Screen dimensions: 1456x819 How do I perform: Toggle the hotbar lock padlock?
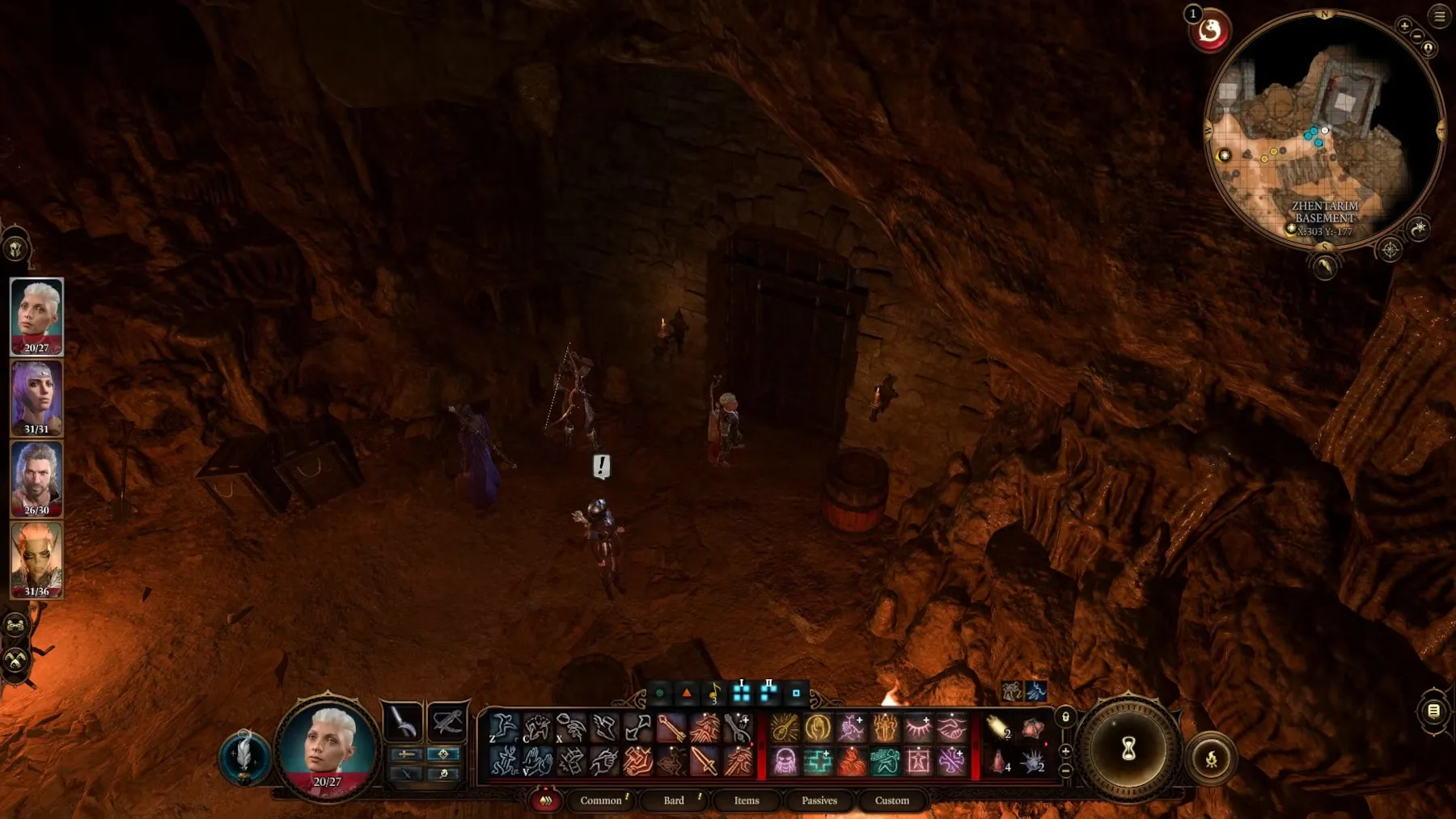[1065, 717]
